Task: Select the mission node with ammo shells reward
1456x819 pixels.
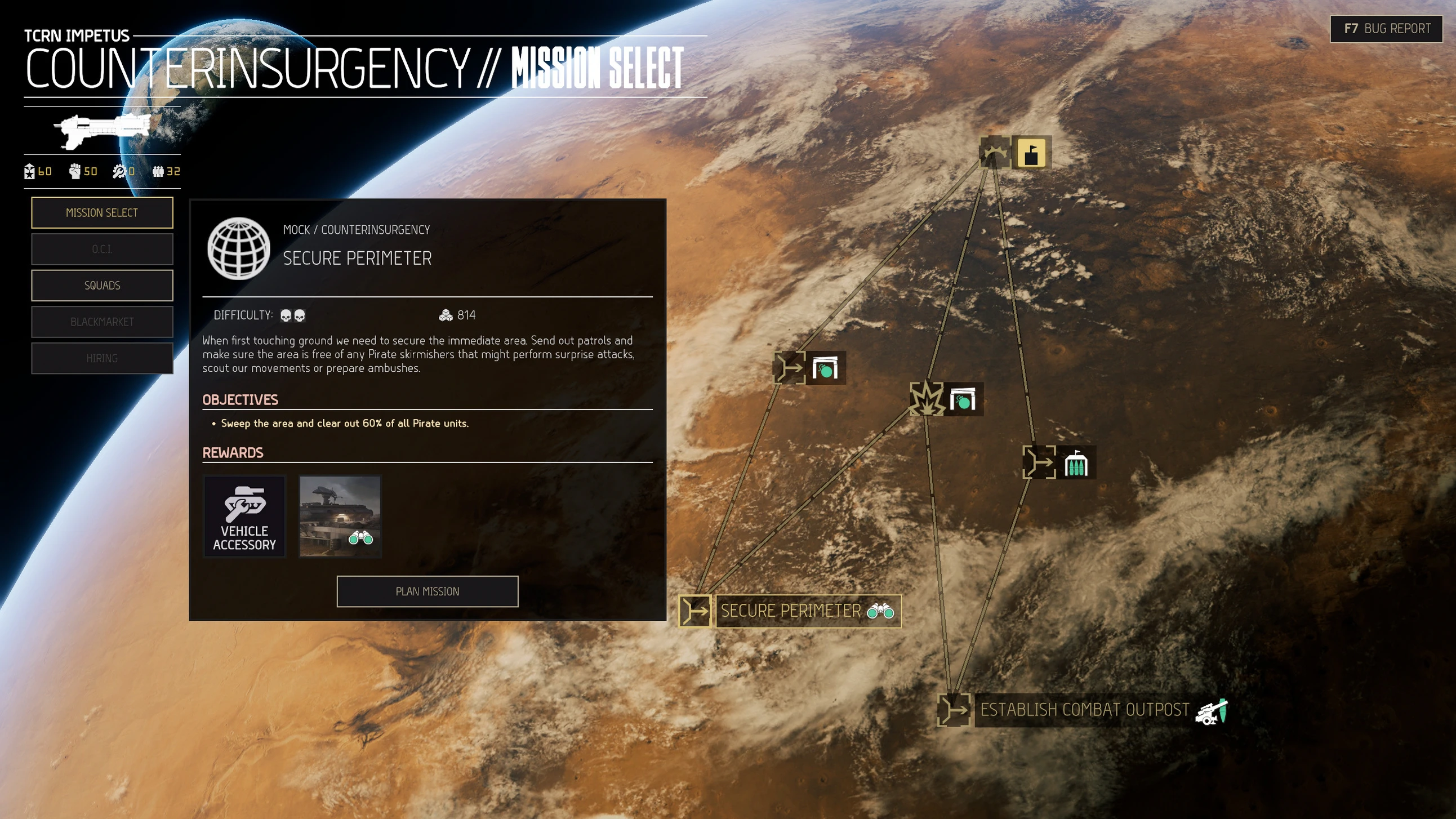Action: pos(1039,462)
